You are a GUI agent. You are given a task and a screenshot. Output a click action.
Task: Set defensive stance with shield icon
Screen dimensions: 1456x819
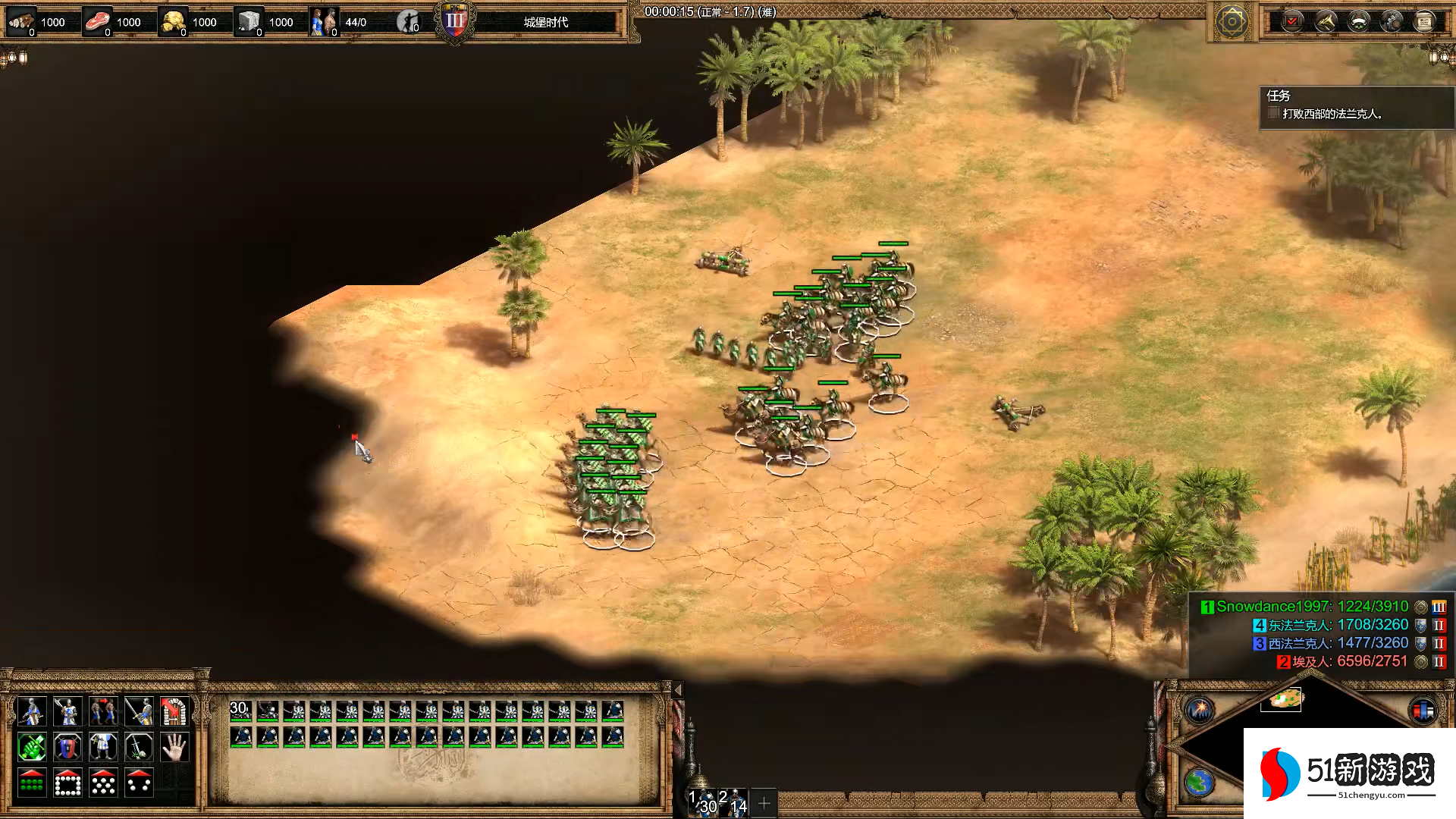click(67, 747)
